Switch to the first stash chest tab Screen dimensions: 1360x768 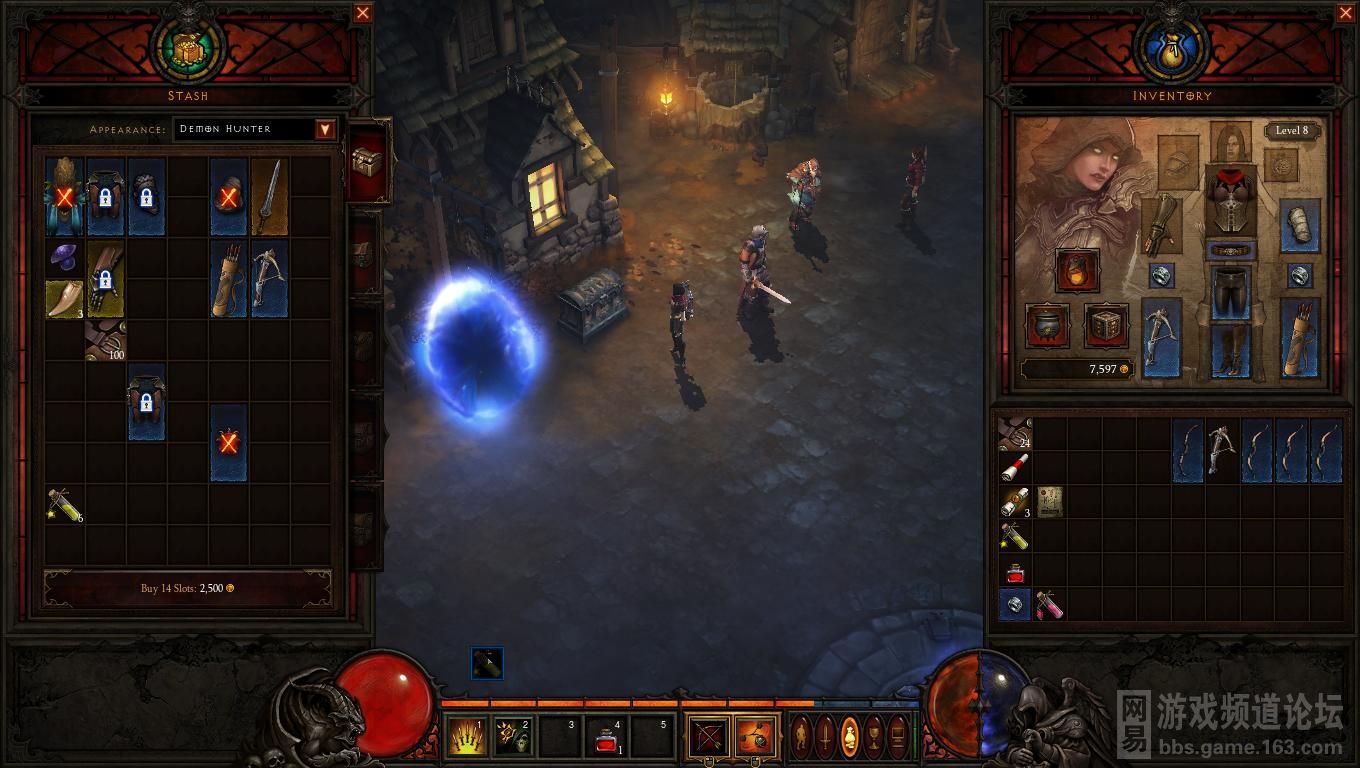point(367,160)
